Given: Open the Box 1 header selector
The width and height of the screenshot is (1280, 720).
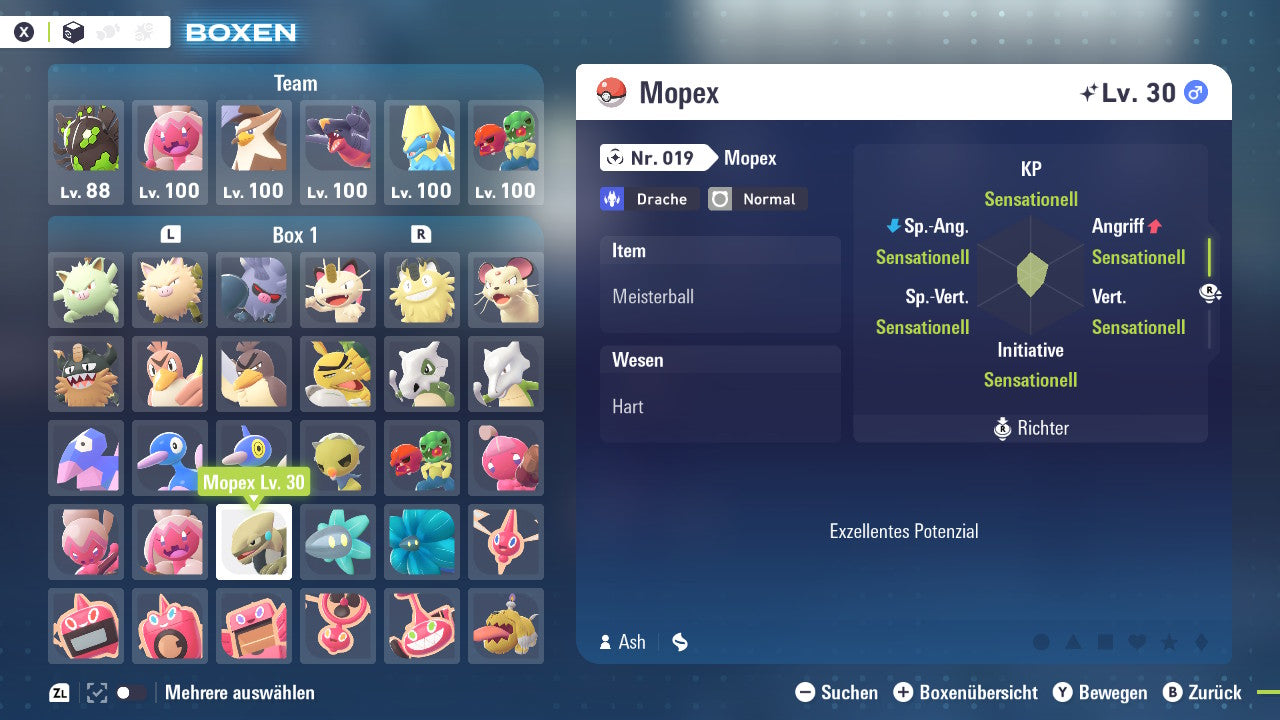Looking at the screenshot, I should coord(295,235).
